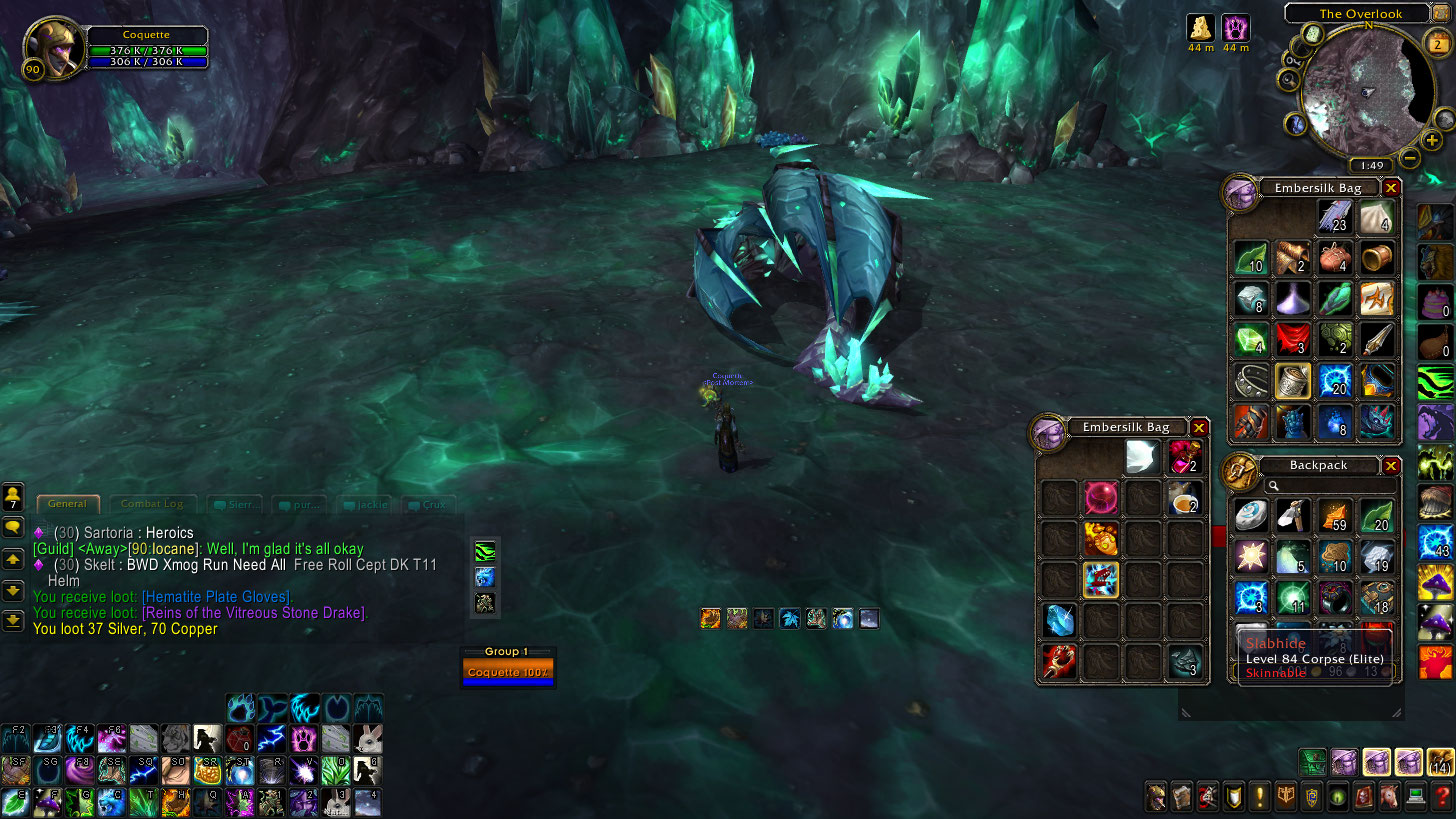The width and height of the screenshot is (1456, 819).
Task: Select Coquette in the Group 1 frame
Action: (x=508, y=672)
